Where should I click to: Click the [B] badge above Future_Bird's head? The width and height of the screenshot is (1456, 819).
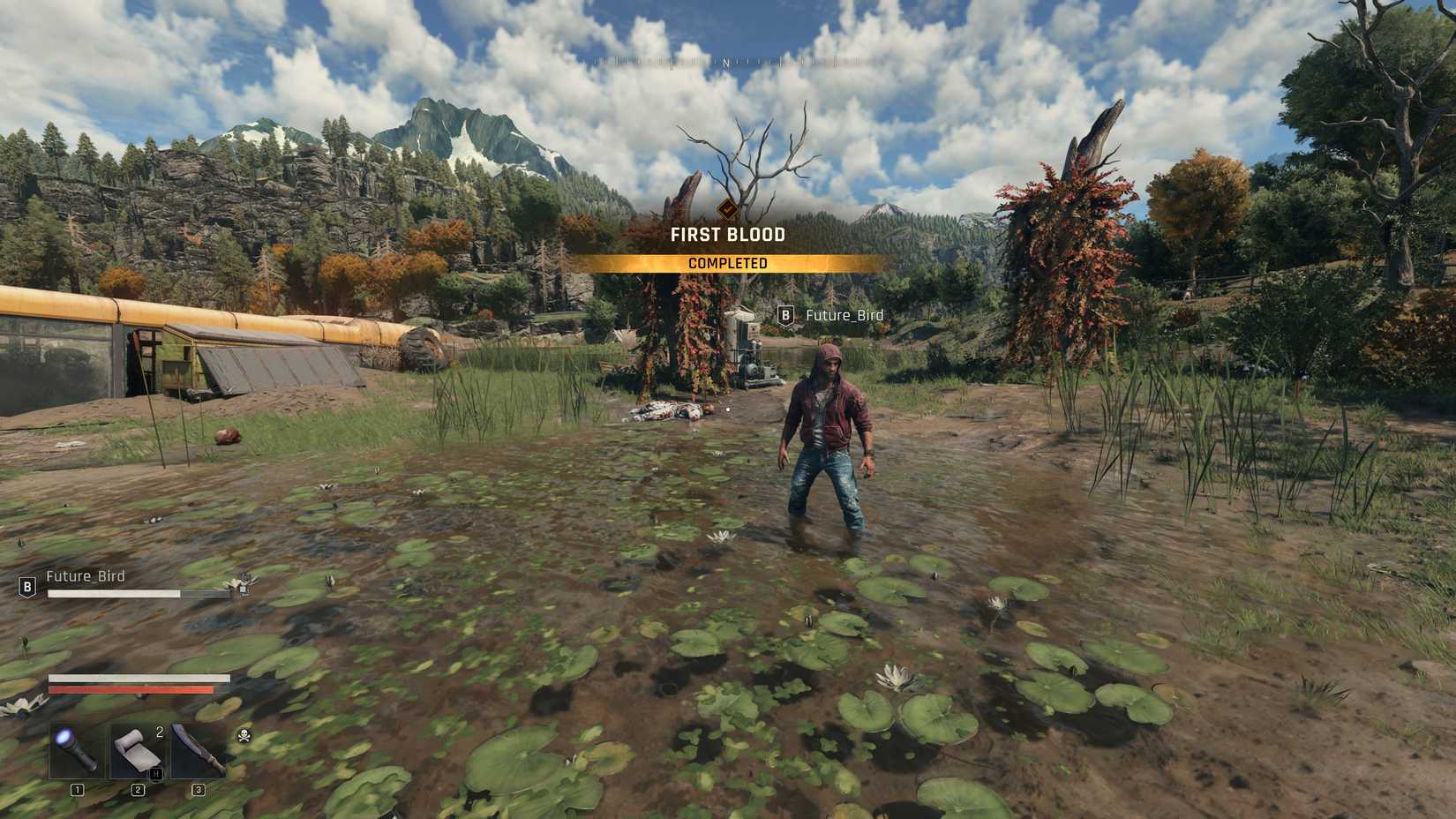click(786, 316)
